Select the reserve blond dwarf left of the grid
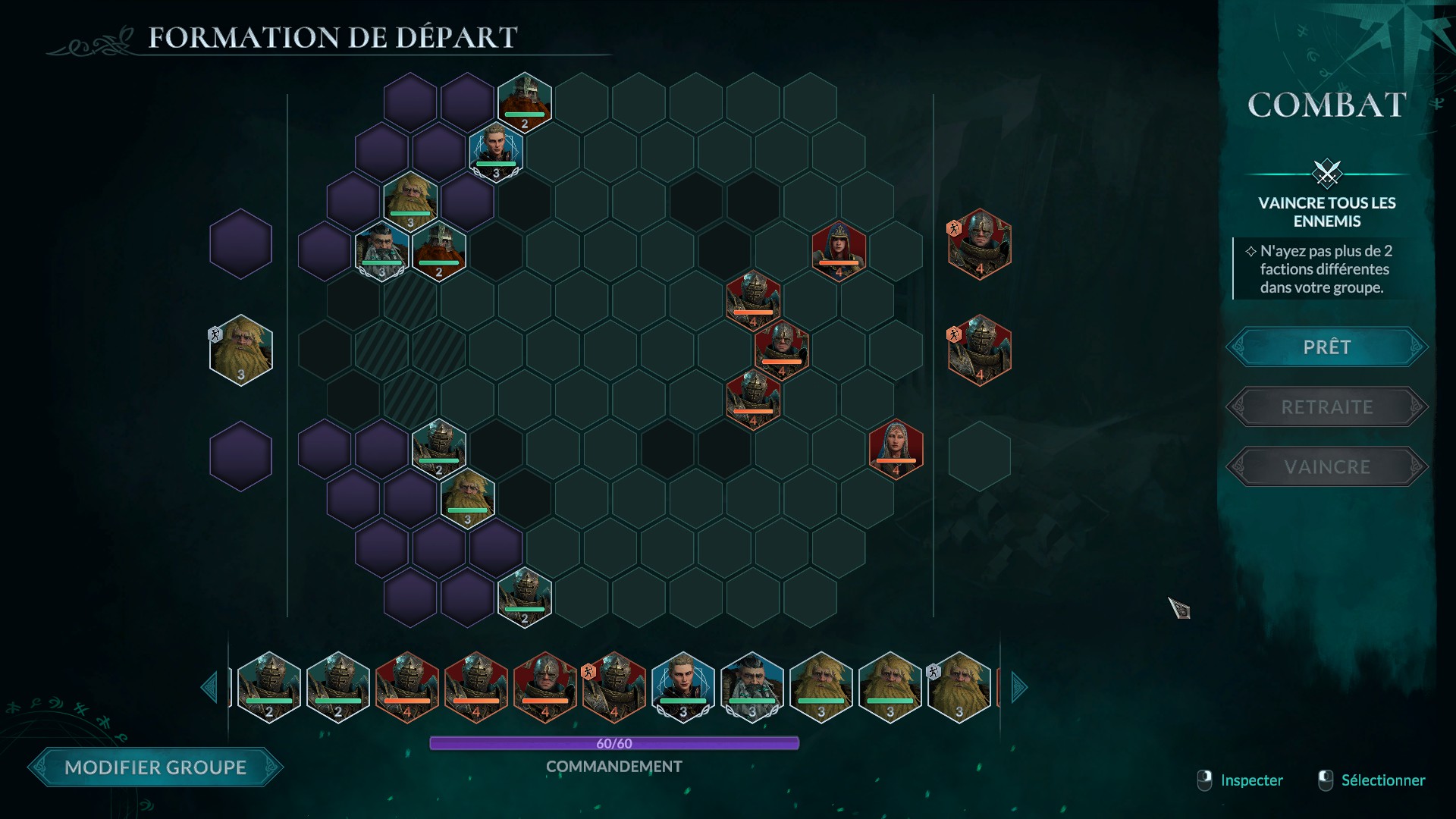 (x=241, y=350)
